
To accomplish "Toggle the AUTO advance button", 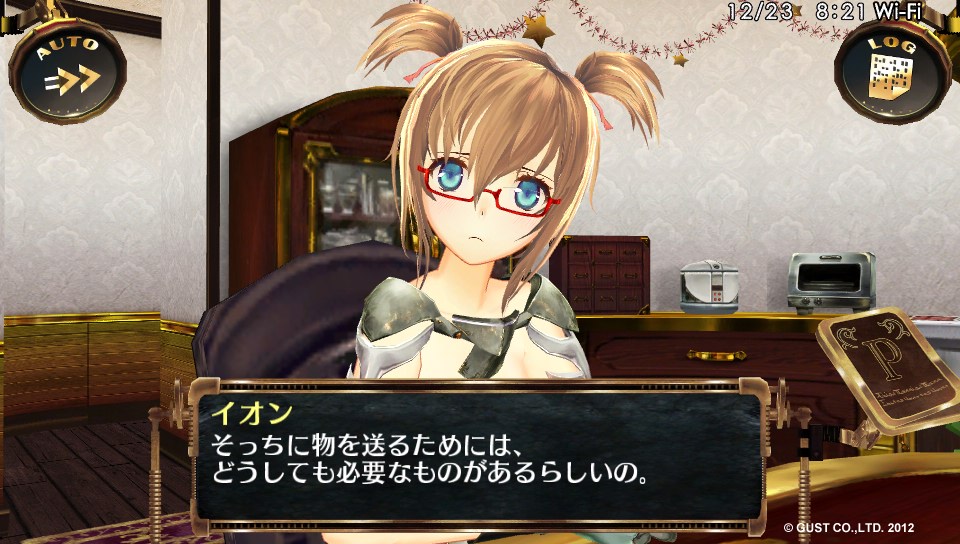I will (x=68, y=68).
